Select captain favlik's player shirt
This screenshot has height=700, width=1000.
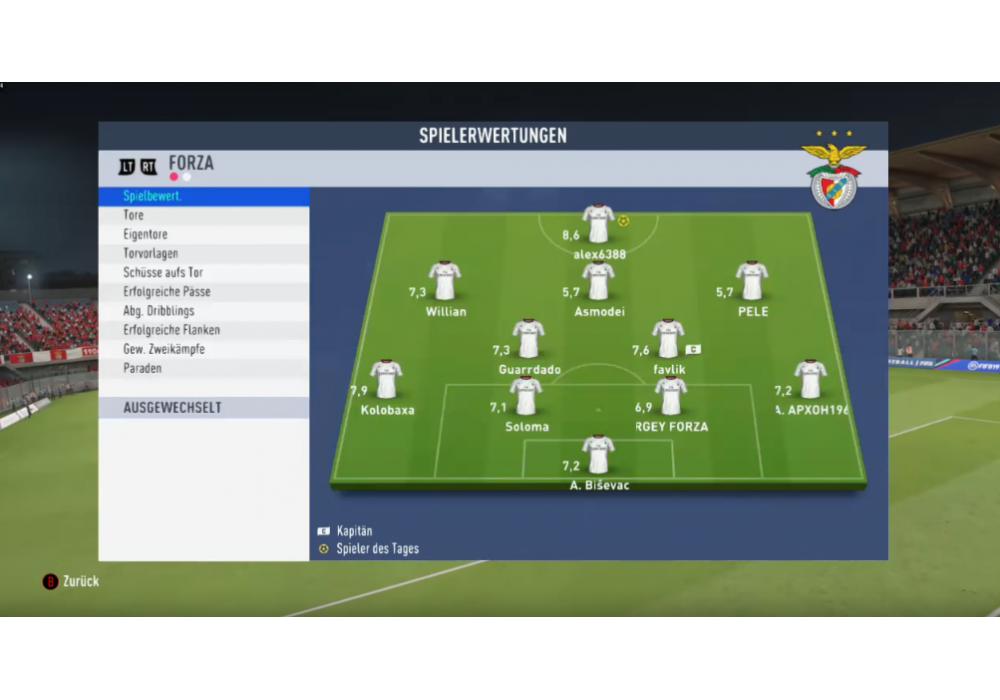coord(668,339)
